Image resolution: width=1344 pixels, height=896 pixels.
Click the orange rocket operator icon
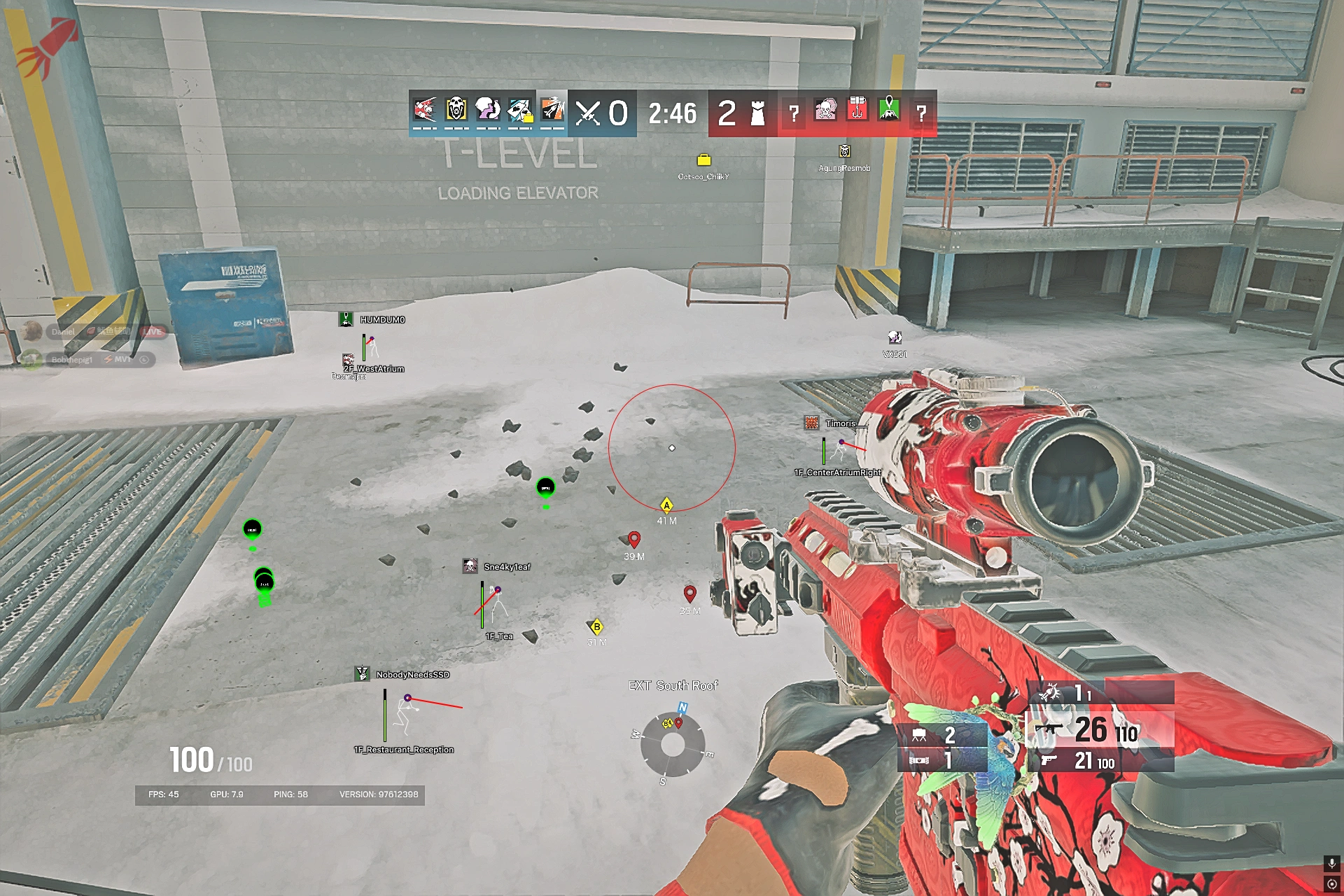pos(552,110)
